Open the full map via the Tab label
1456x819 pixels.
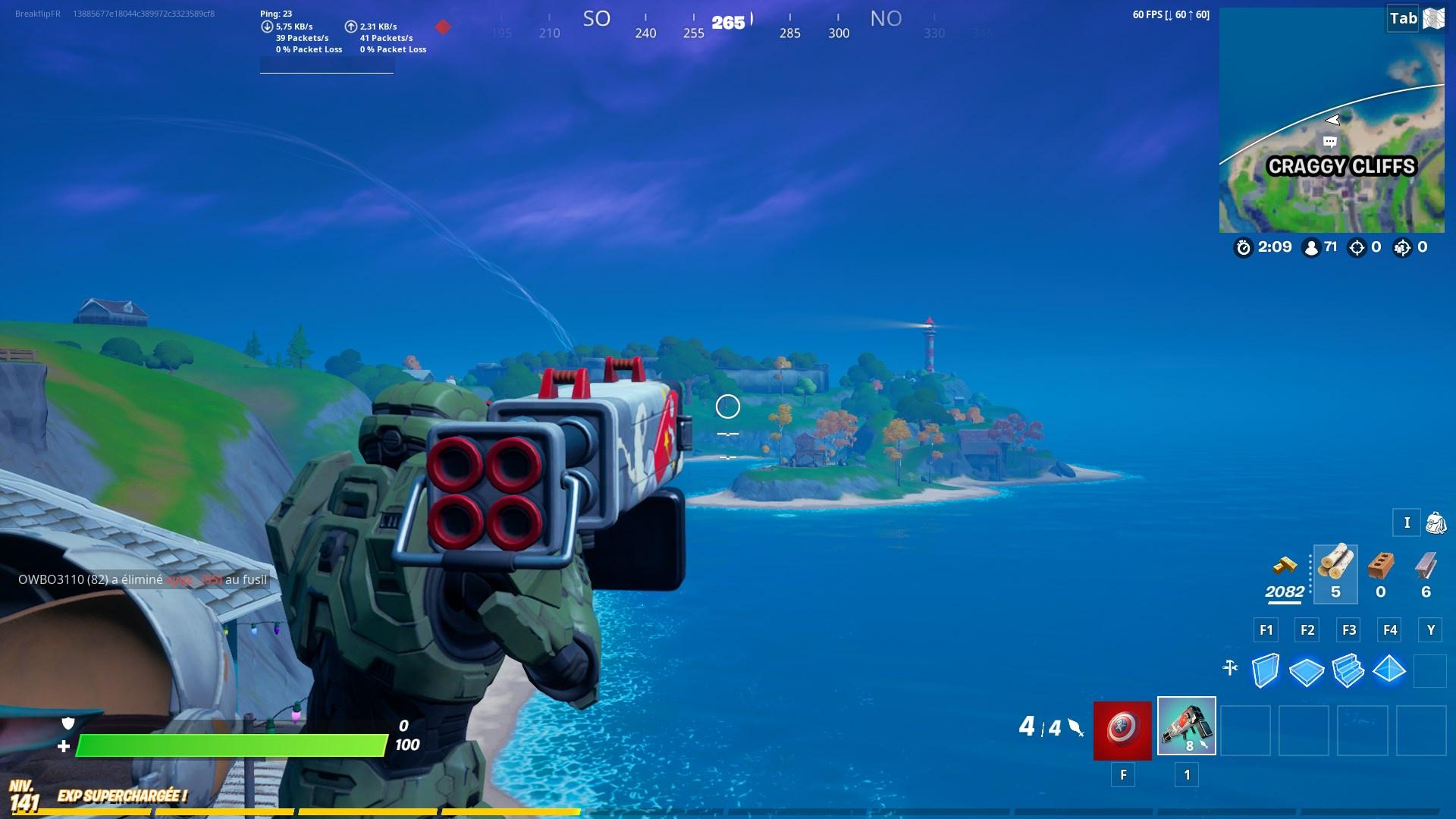[x=1401, y=19]
